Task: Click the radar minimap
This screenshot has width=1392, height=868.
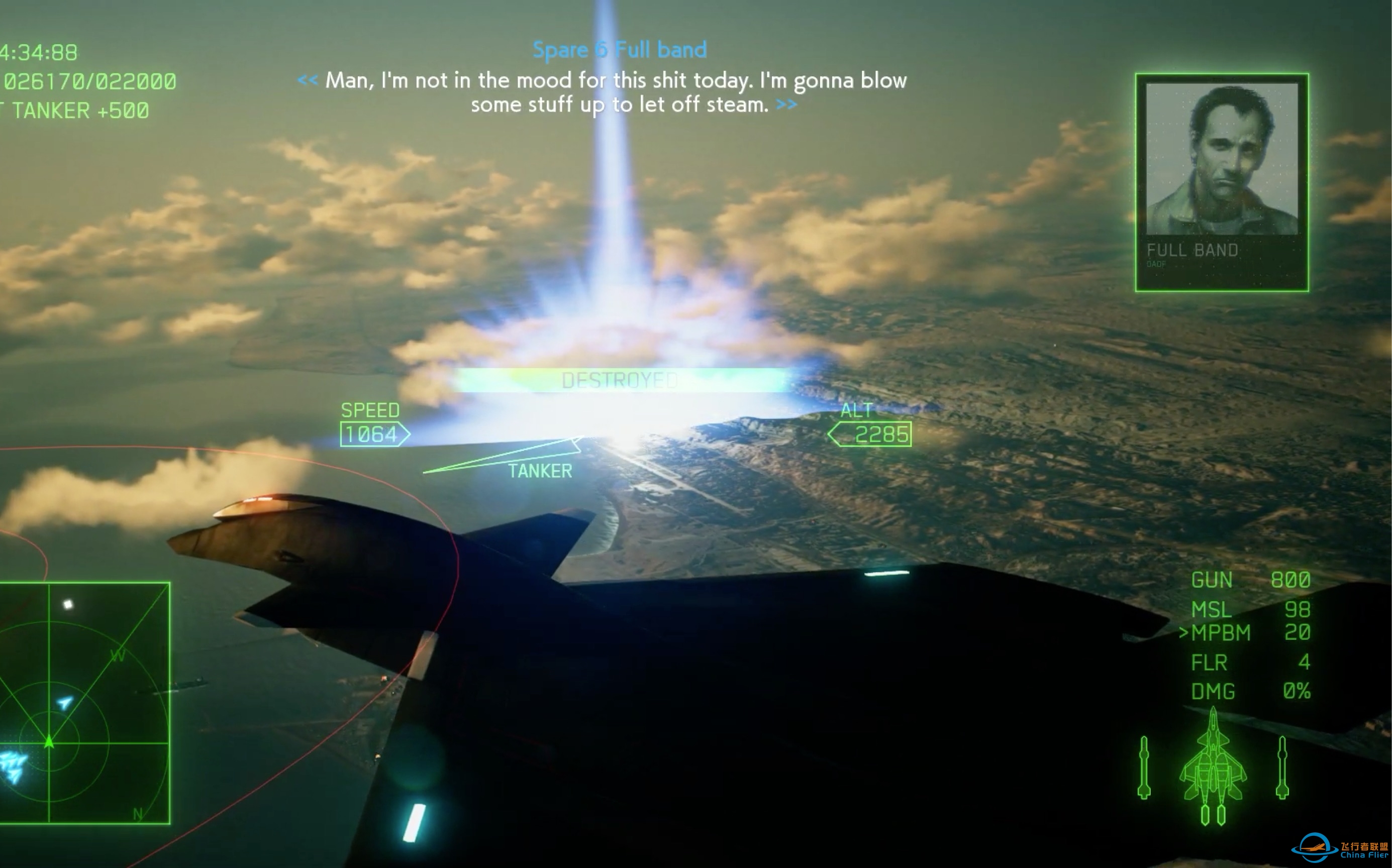Action: tap(84, 703)
